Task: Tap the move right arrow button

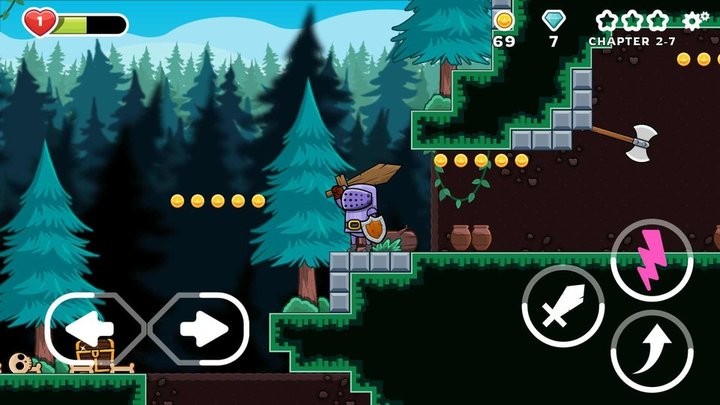Action: [x=200, y=328]
